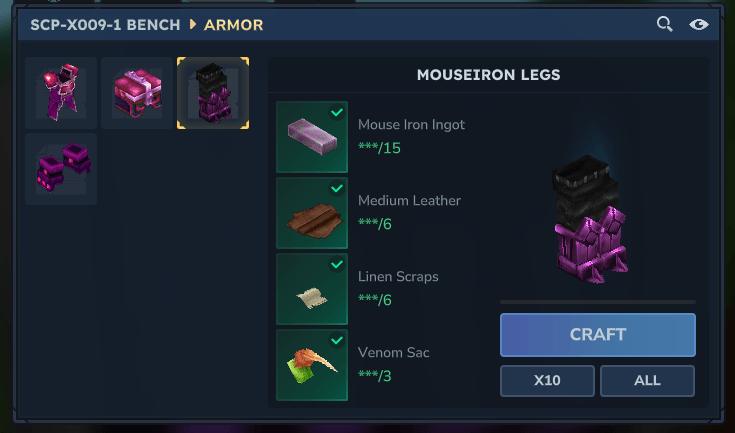Pick the pink full-body armor recipe
Image resolution: width=735 pixels, height=433 pixels.
pyautogui.click(x=61, y=93)
